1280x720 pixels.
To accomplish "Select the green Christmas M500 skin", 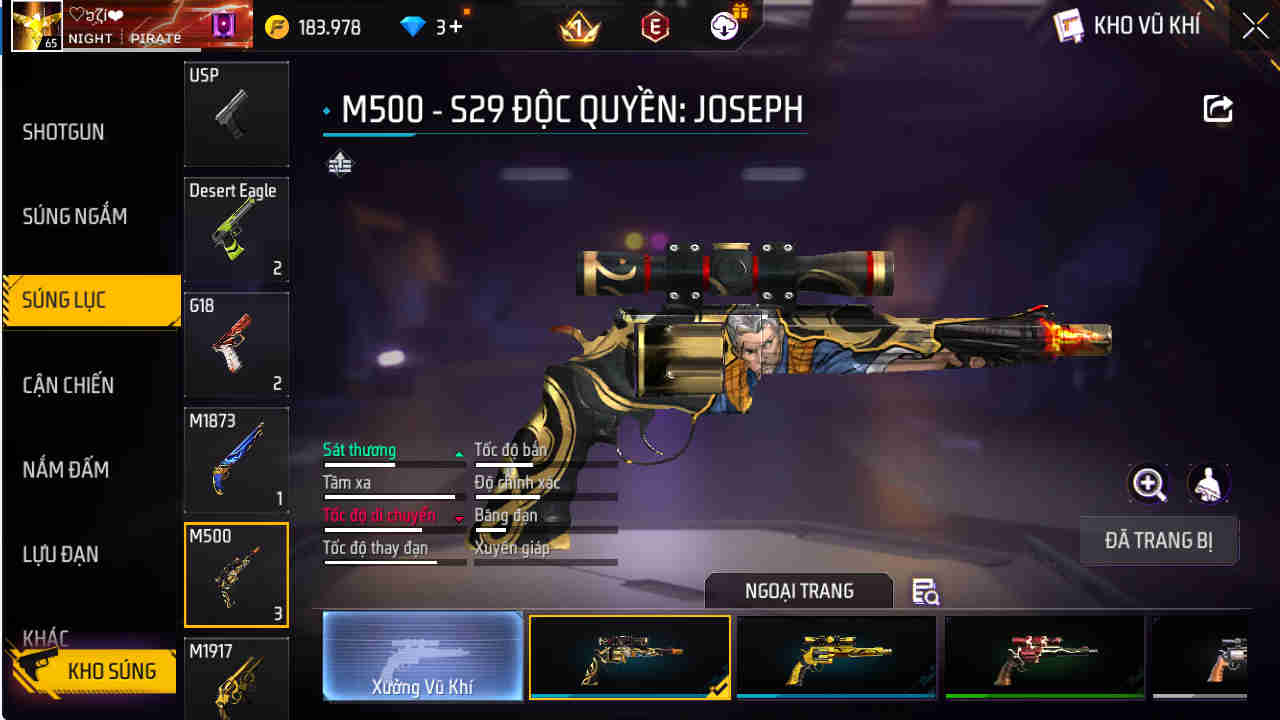I will pos(1043,657).
